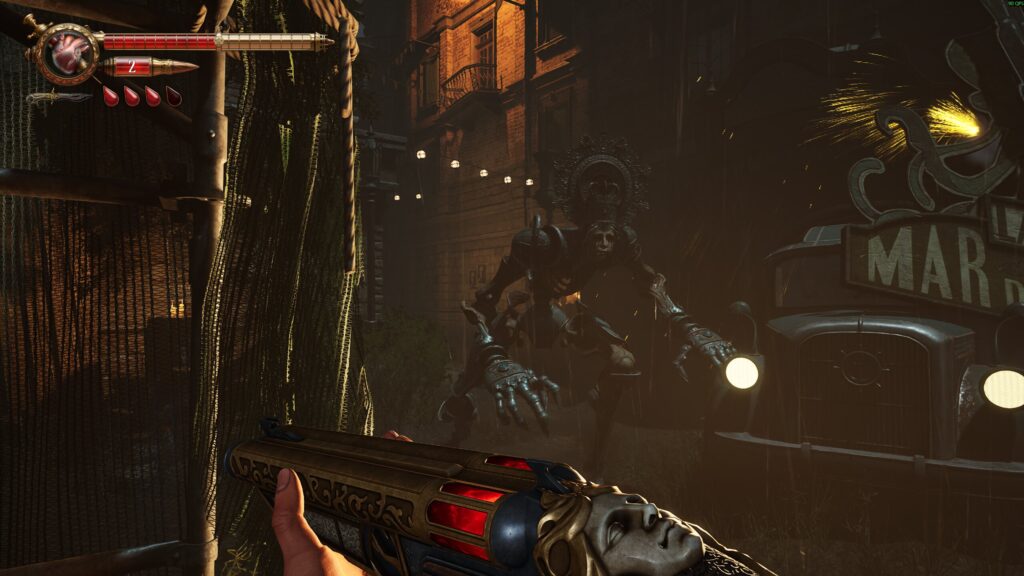
Task: Click the anatomical heart health icon
Action: (69, 51)
